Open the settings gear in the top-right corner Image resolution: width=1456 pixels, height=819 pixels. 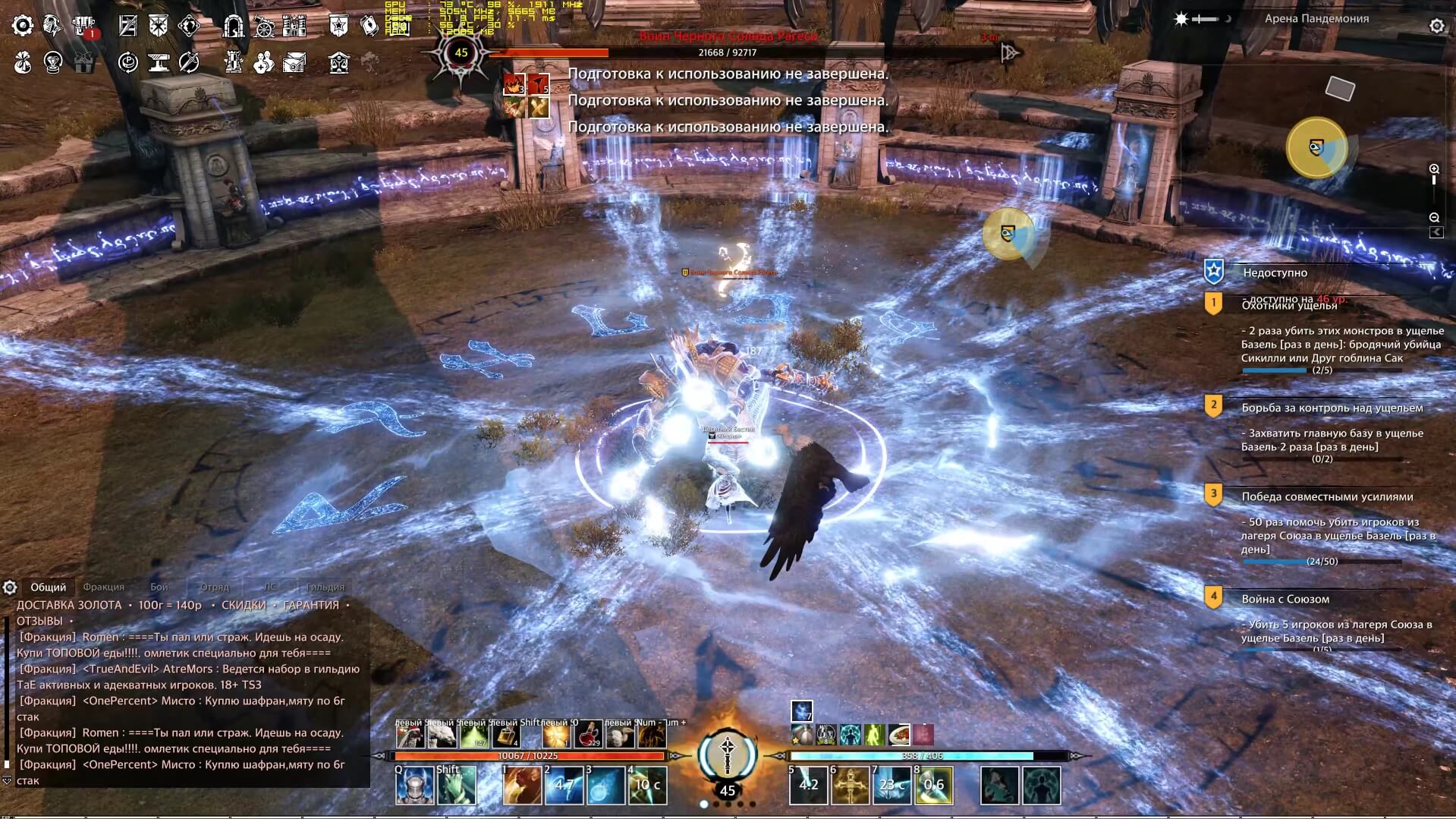click(1435, 25)
